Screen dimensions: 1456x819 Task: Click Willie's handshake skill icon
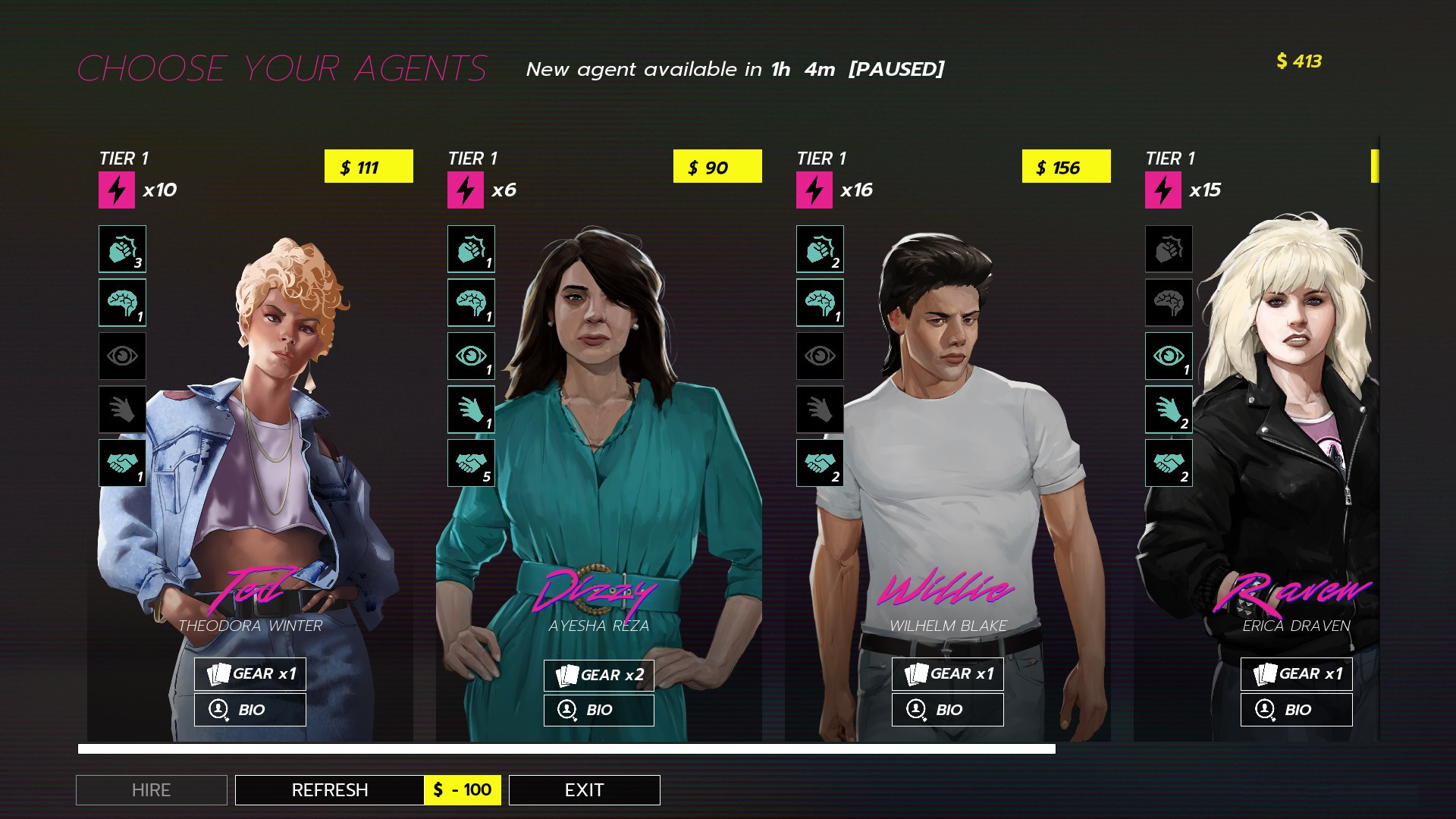coord(820,463)
